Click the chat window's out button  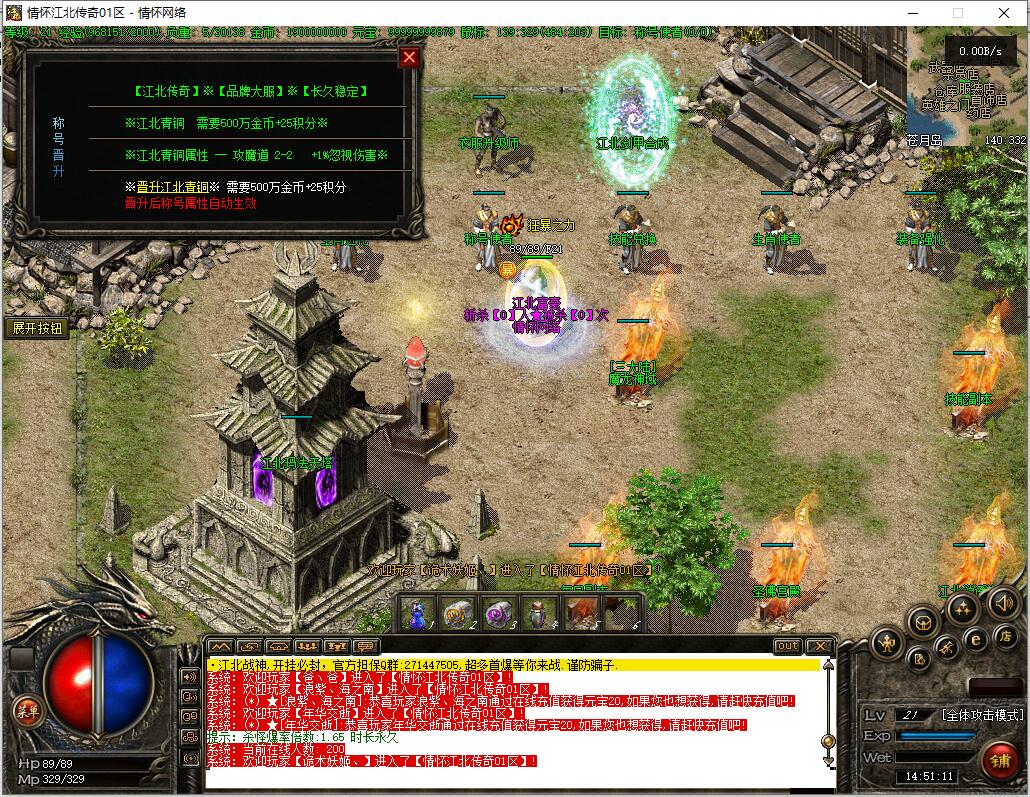point(788,646)
